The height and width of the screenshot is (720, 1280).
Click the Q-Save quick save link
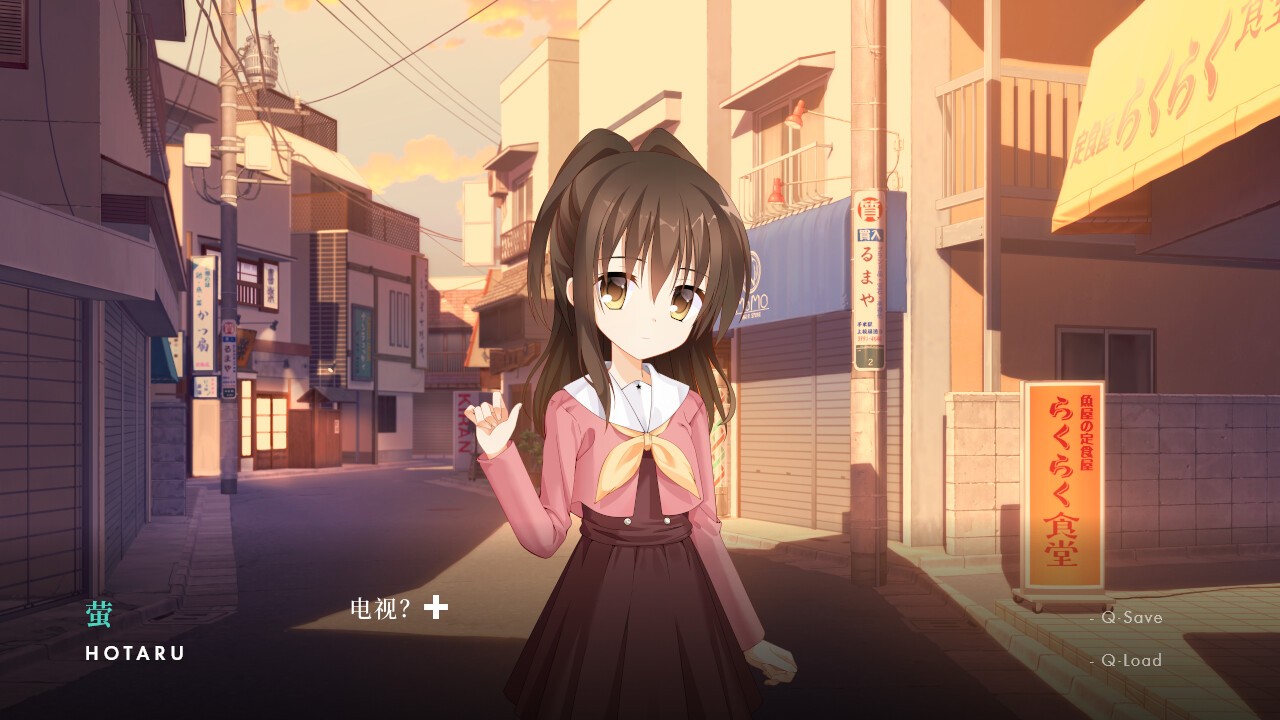(x=1131, y=618)
